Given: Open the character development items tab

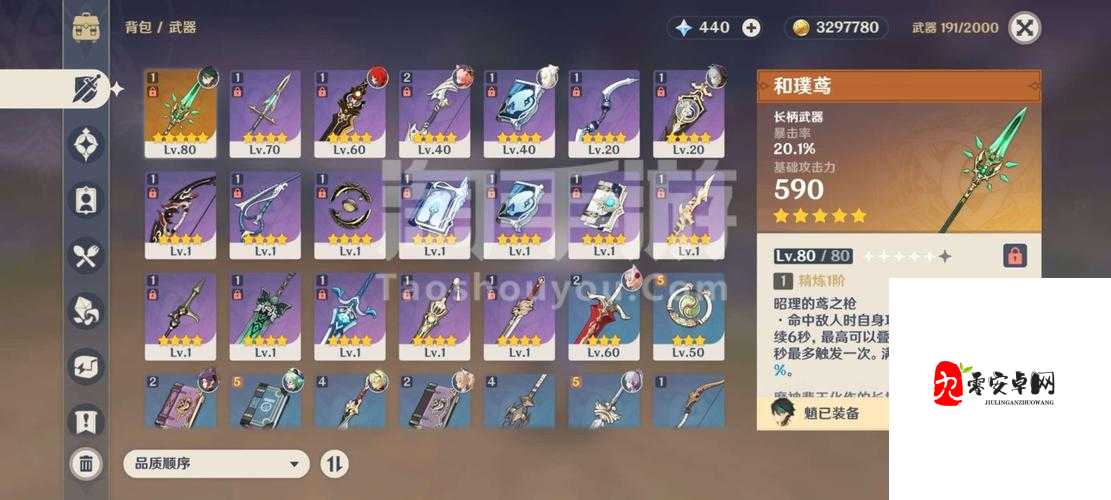Looking at the screenshot, I should click(x=86, y=199).
